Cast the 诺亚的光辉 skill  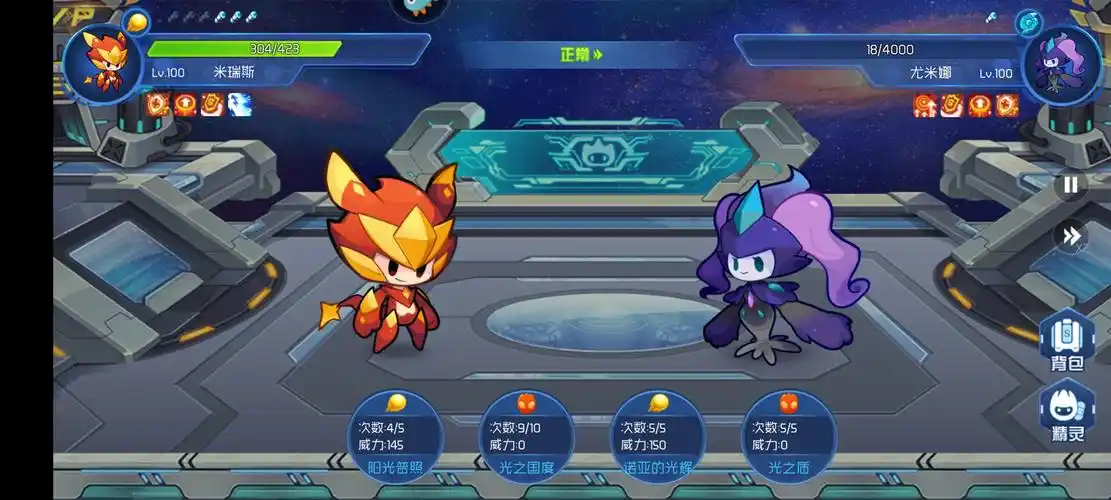click(657, 438)
